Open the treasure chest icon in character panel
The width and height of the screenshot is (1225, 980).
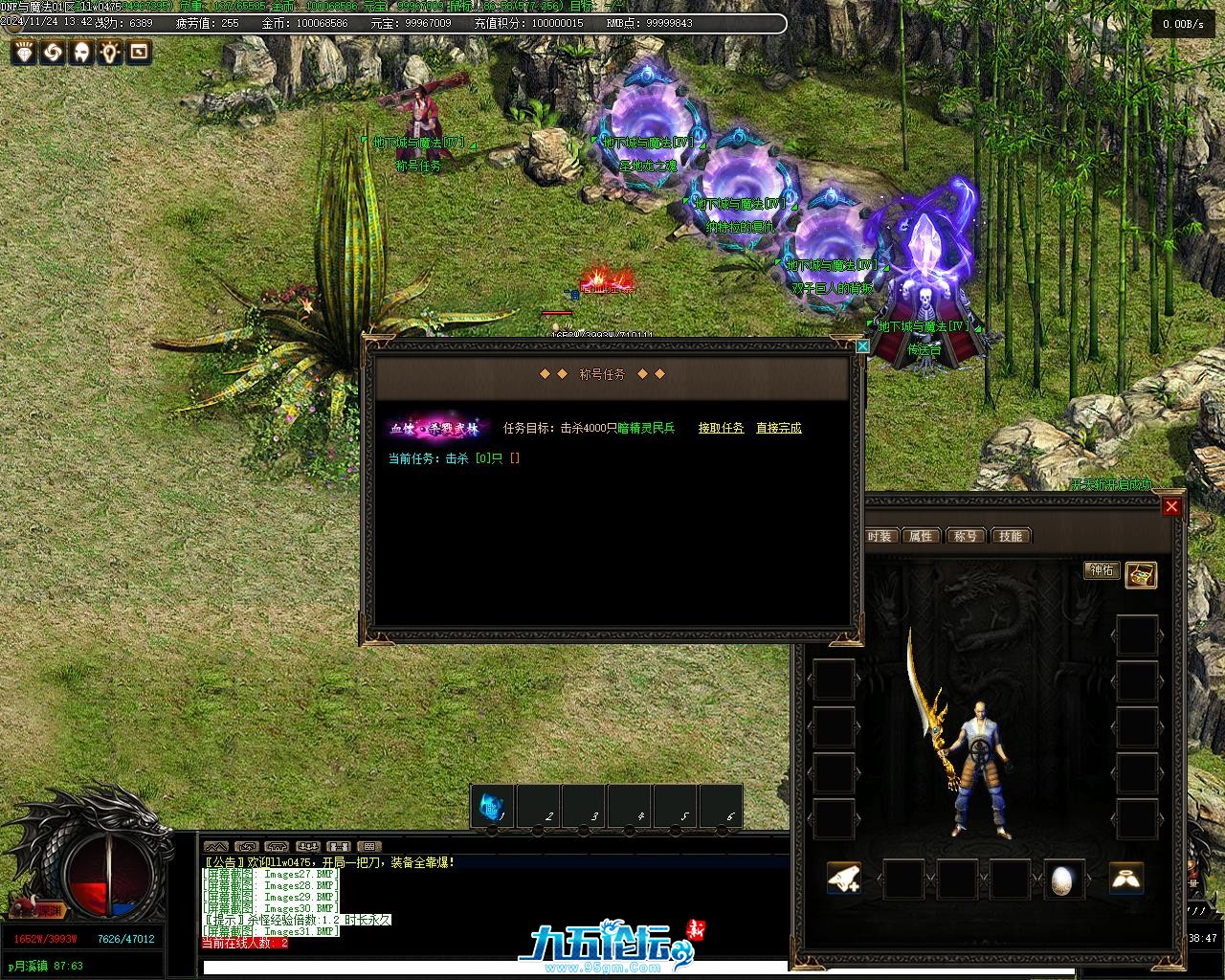pos(1141,574)
